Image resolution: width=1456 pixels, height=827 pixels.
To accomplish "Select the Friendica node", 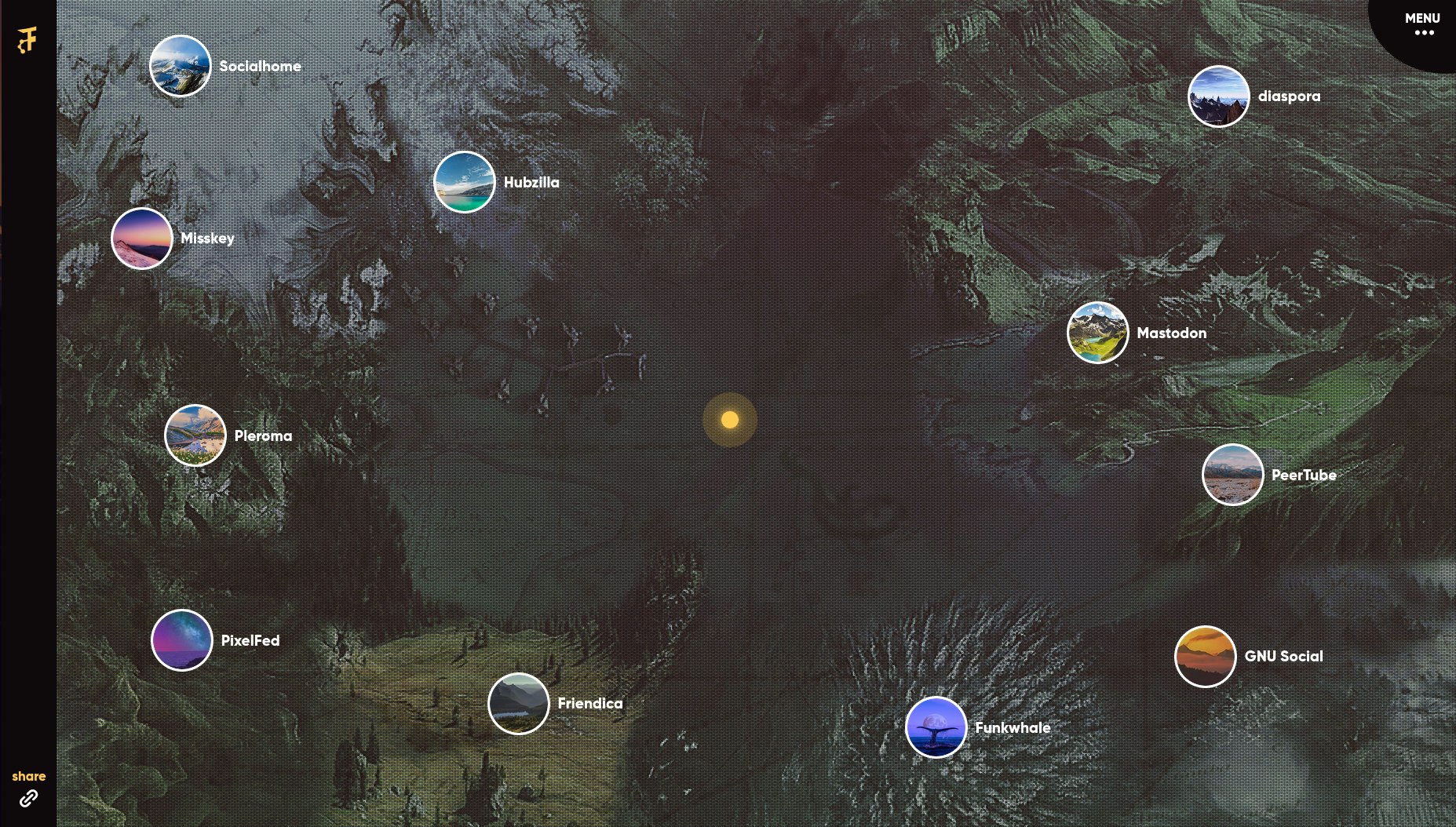I will click(x=518, y=703).
